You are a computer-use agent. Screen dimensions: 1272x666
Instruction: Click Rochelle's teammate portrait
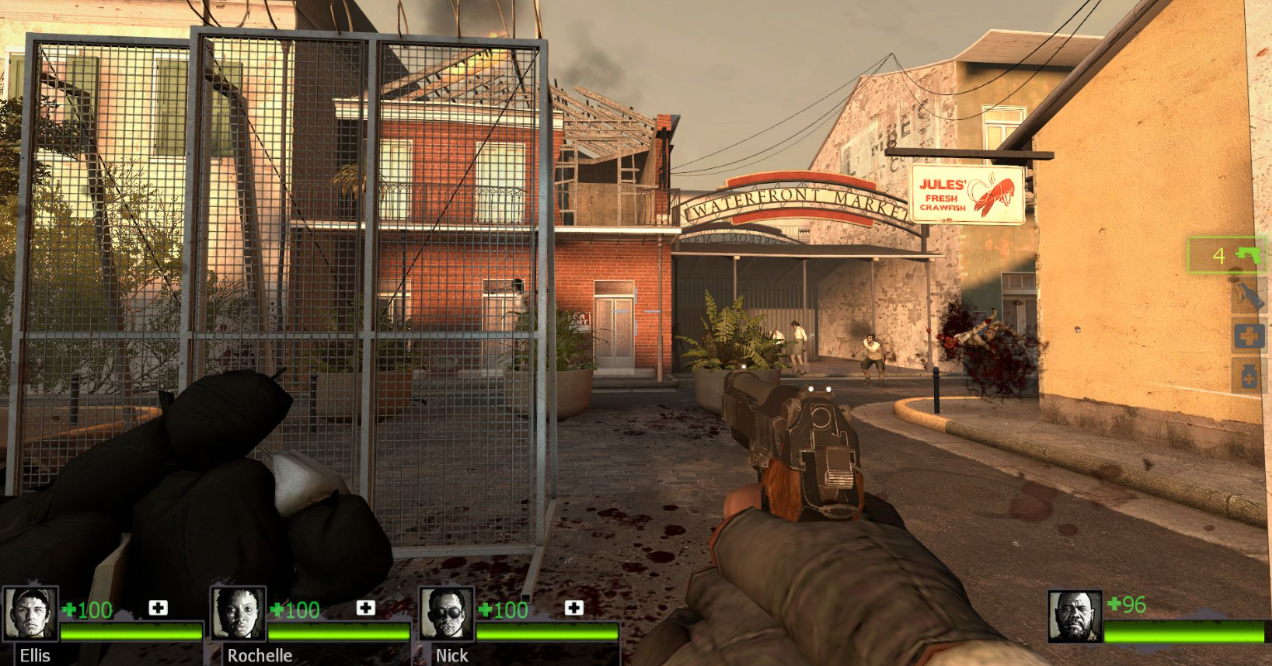click(x=238, y=613)
